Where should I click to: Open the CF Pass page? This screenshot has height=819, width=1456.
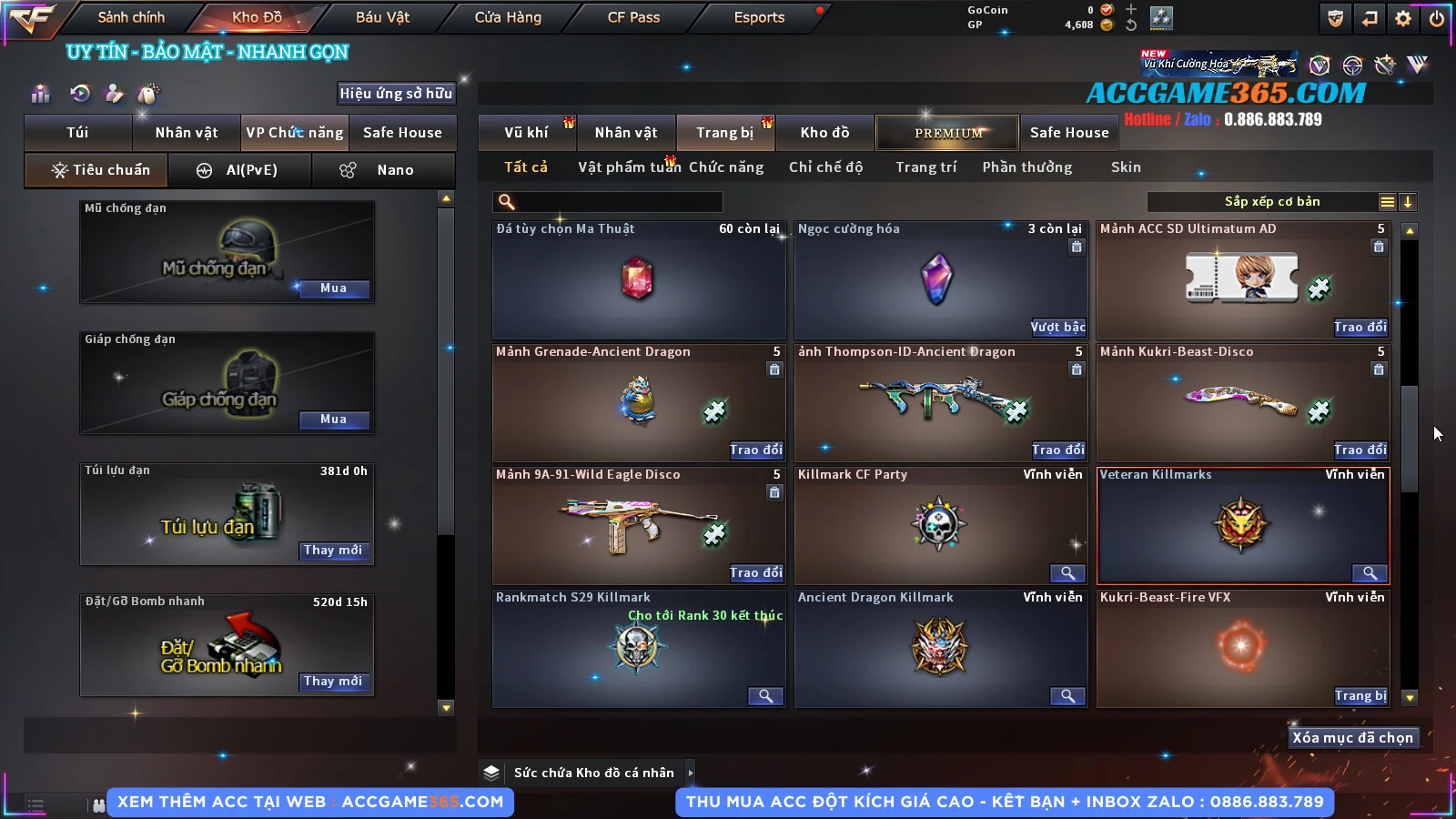[633, 17]
